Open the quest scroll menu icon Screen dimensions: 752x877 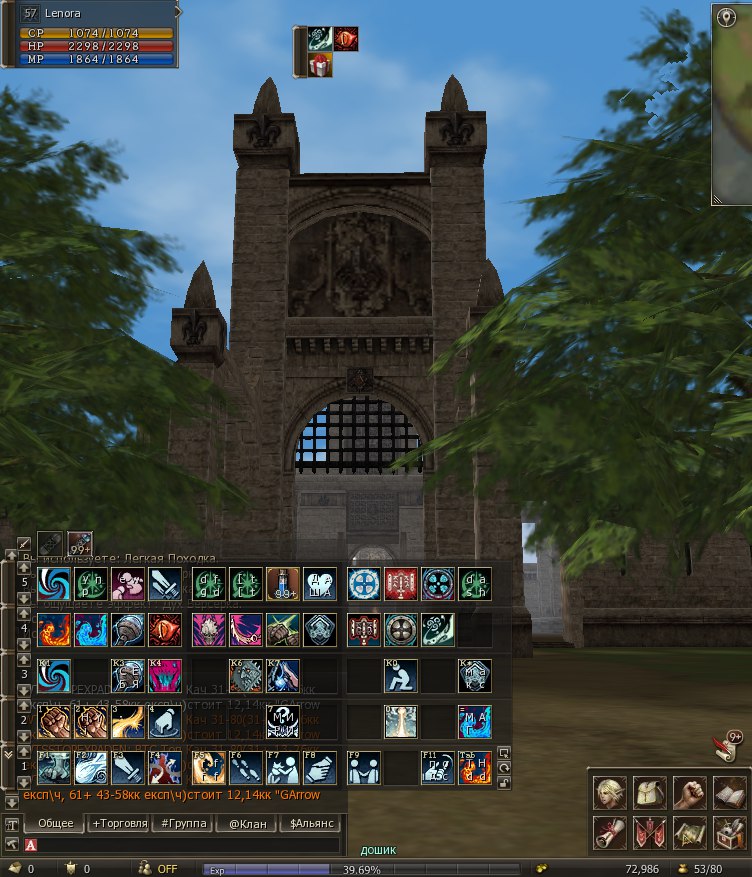point(609,832)
